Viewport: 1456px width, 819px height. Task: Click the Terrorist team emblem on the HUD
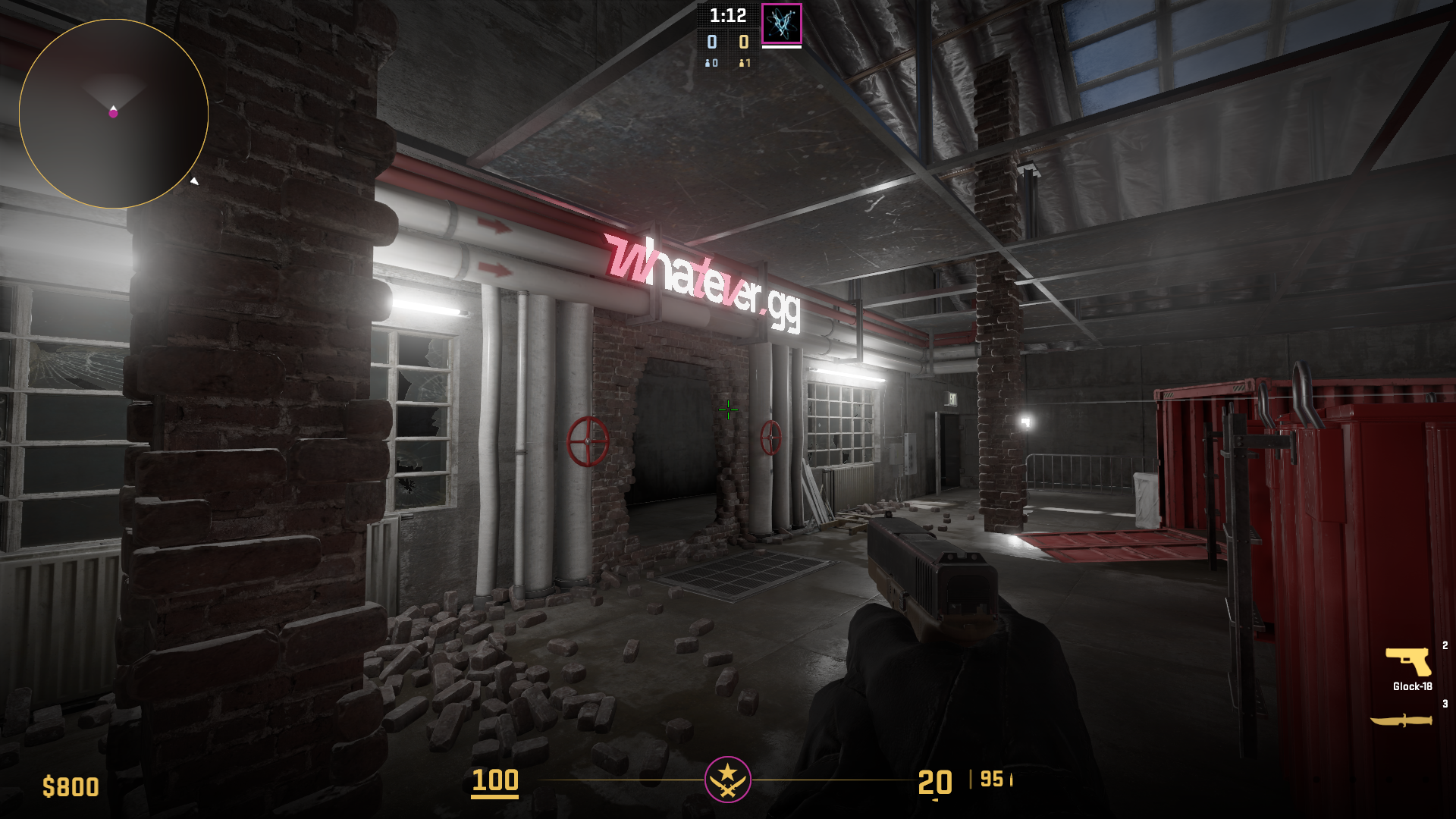click(x=728, y=779)
